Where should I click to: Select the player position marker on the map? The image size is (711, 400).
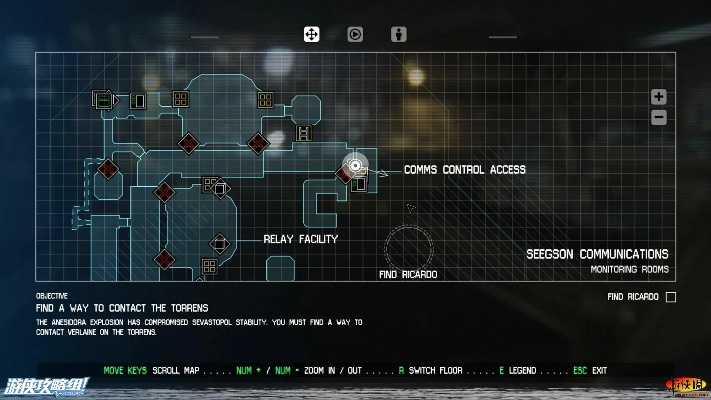coord(355,166)
